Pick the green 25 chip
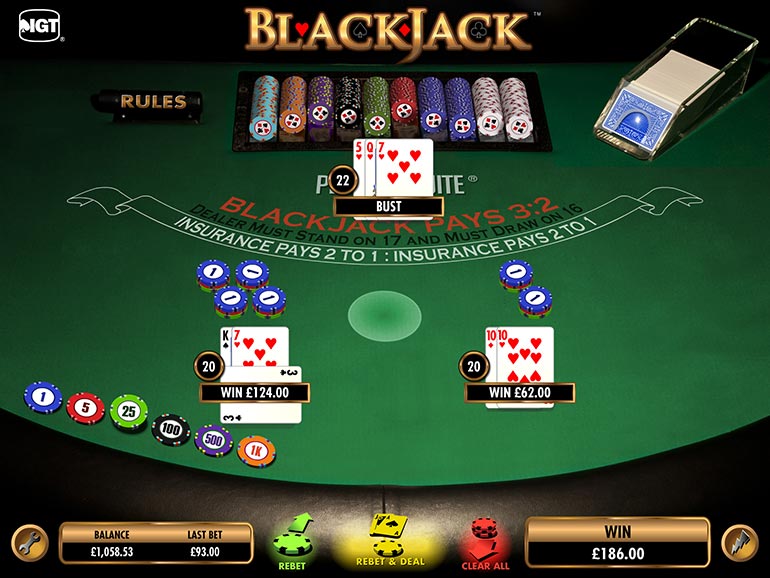This screenshot has width=770, height=578. point(128,412)
